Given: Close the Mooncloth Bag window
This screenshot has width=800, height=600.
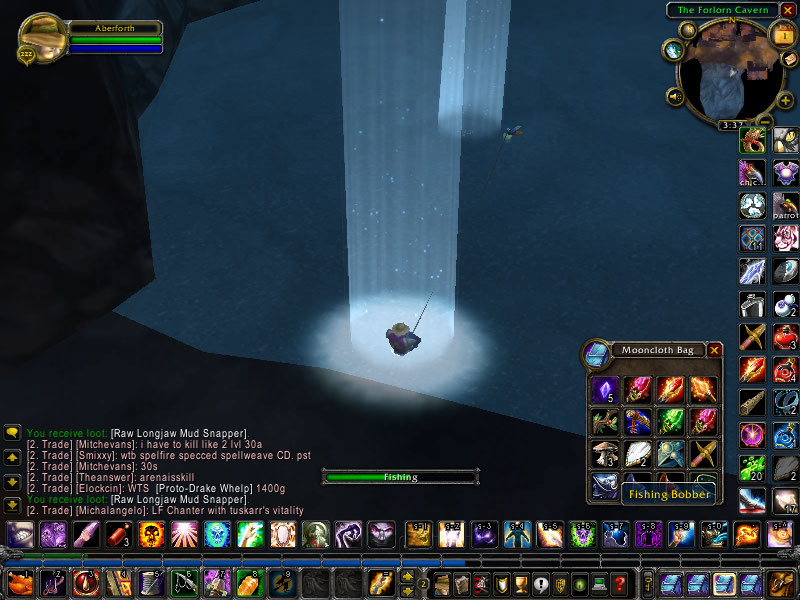Looking at the screenshot, I should point(714,350).
